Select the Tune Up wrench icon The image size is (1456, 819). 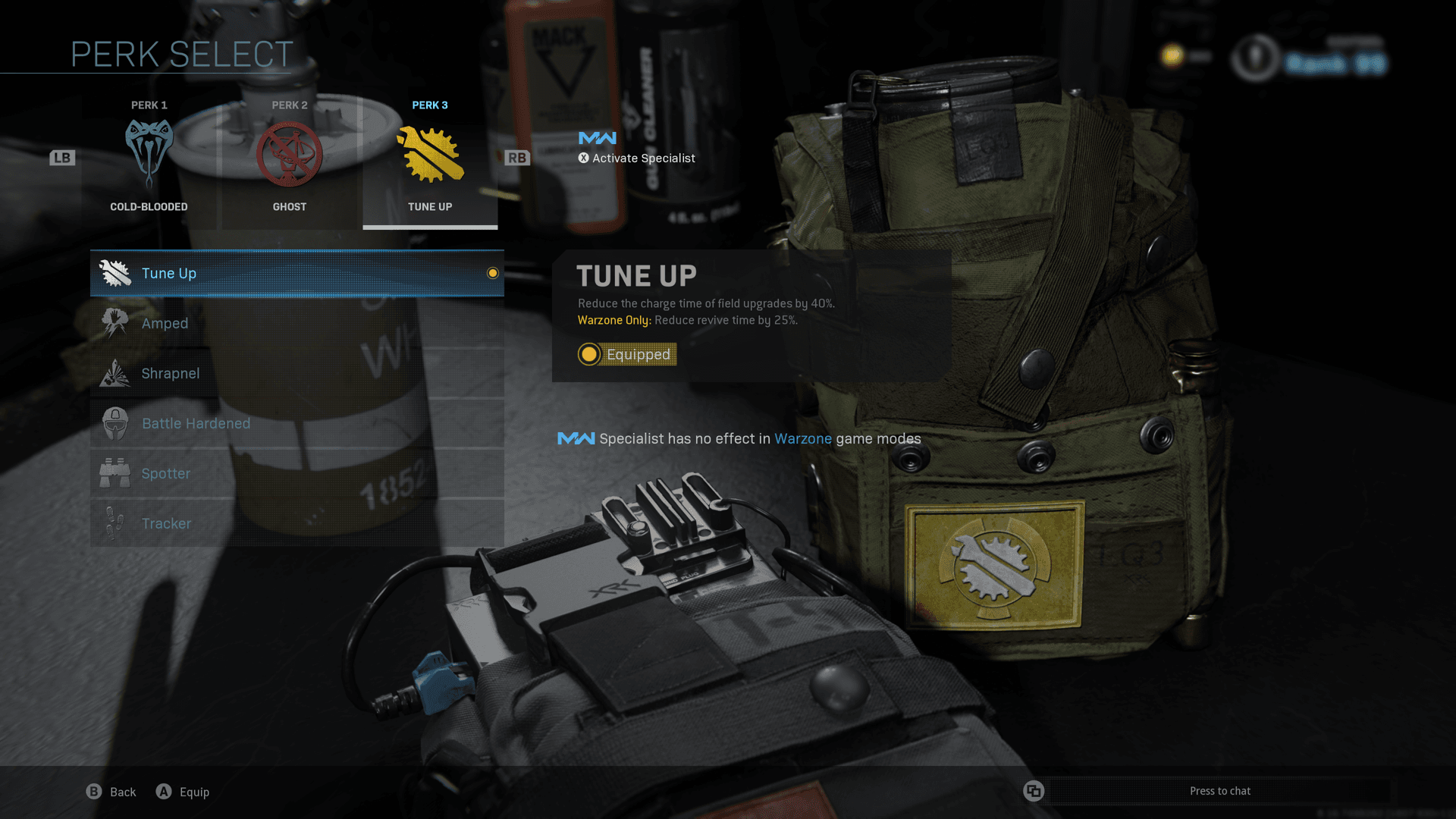(x=115, y=273)
